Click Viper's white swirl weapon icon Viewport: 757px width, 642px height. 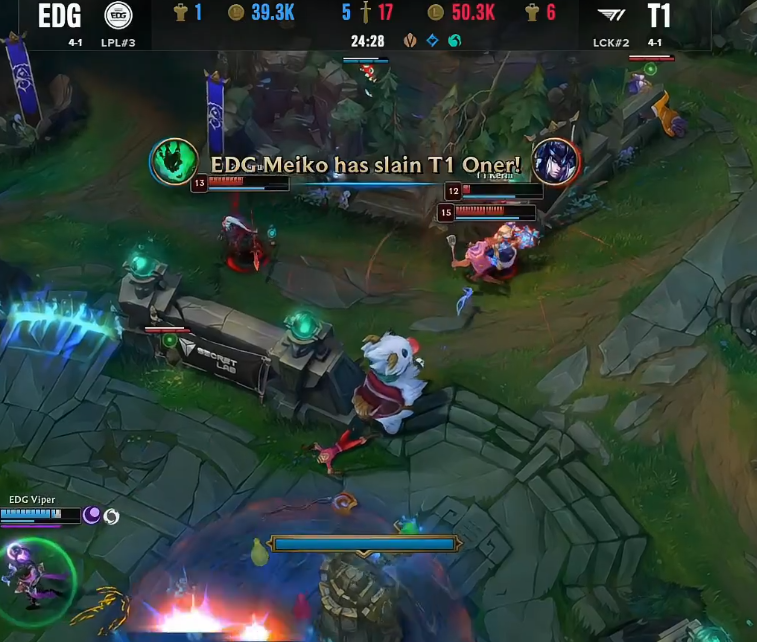(111, 516)
